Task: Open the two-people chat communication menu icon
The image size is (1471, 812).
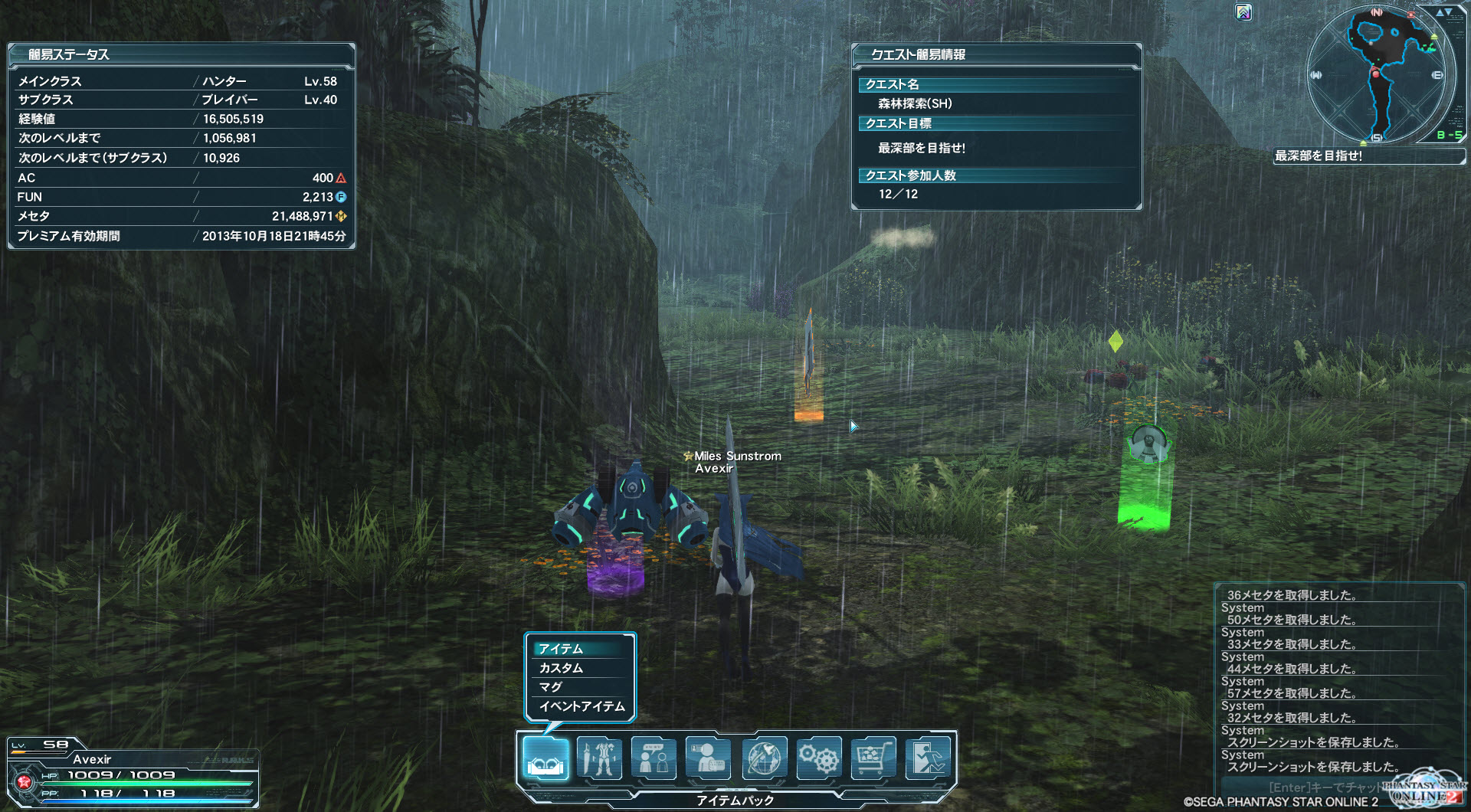Action: click(x=654, y=758)
